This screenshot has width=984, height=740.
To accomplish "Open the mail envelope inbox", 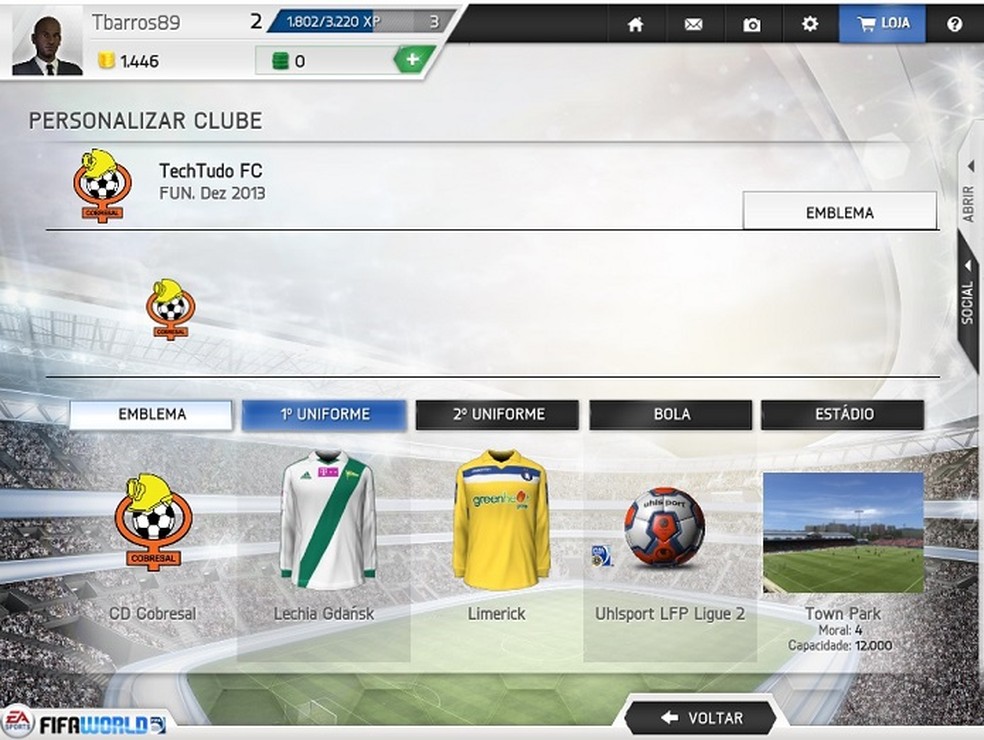I will click(693, 24).
